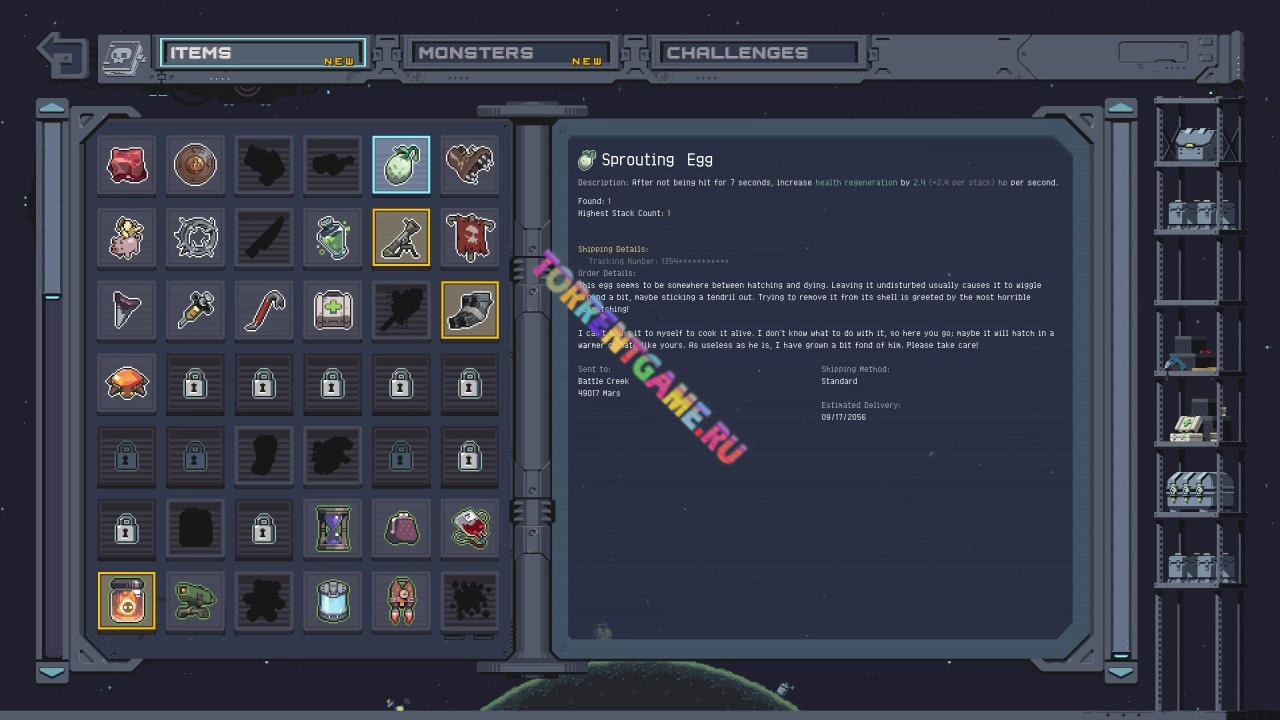Choose the fire skull jar item
The height and width of the screenshot is (720, 1280).
[127, 601]
